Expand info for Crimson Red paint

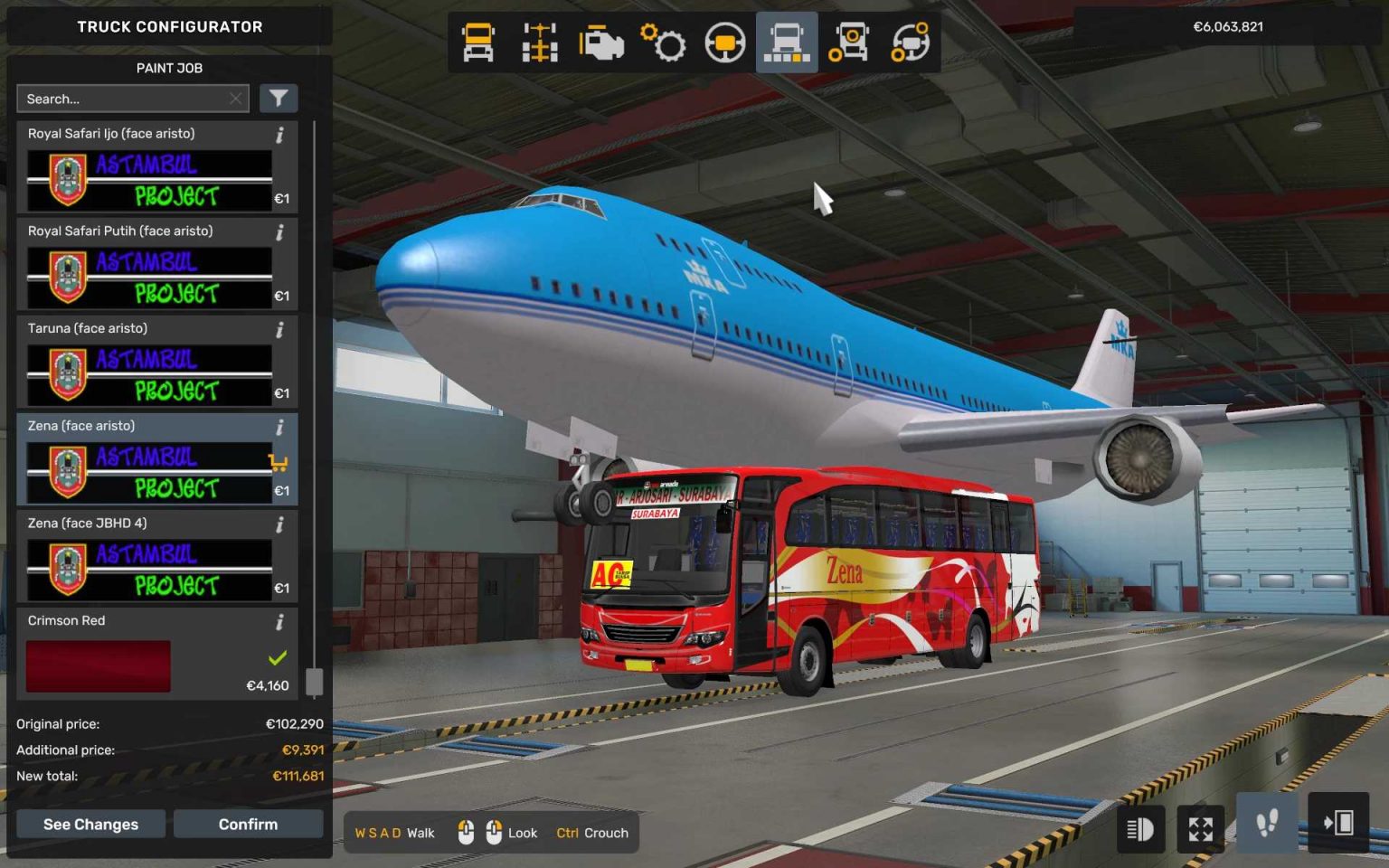coord(280,620)
